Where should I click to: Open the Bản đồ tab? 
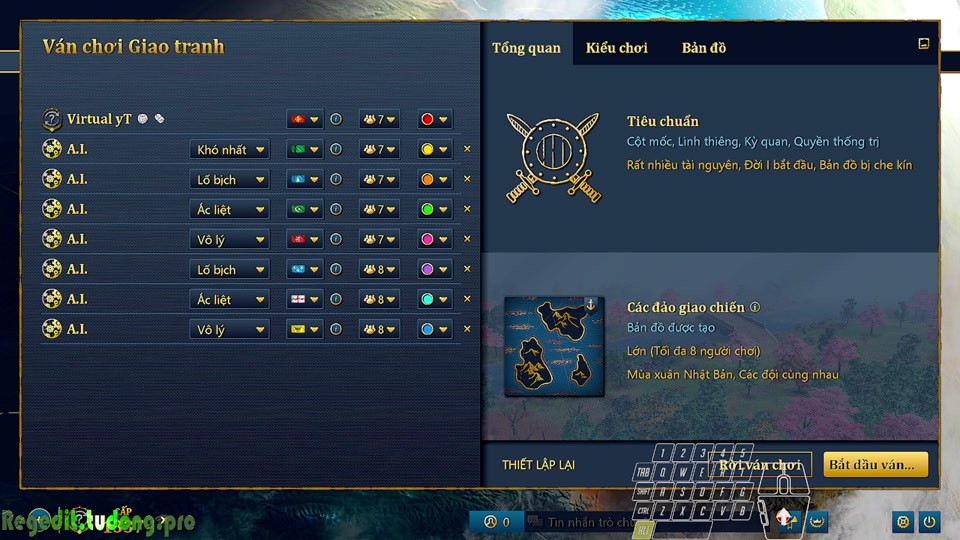(x=703, y=48)
